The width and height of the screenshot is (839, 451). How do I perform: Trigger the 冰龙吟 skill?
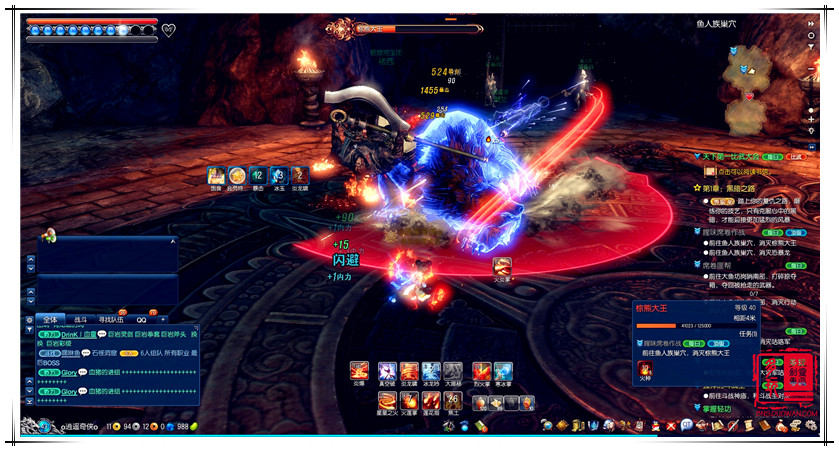click(x=431, y=371)
